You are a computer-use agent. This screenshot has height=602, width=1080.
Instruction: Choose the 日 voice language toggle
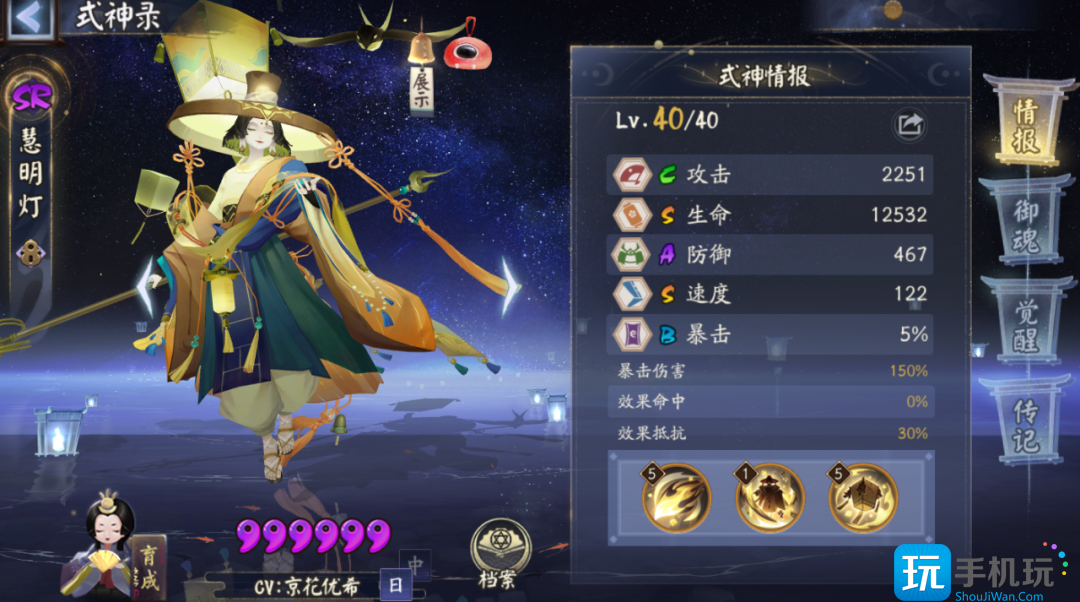396,585
